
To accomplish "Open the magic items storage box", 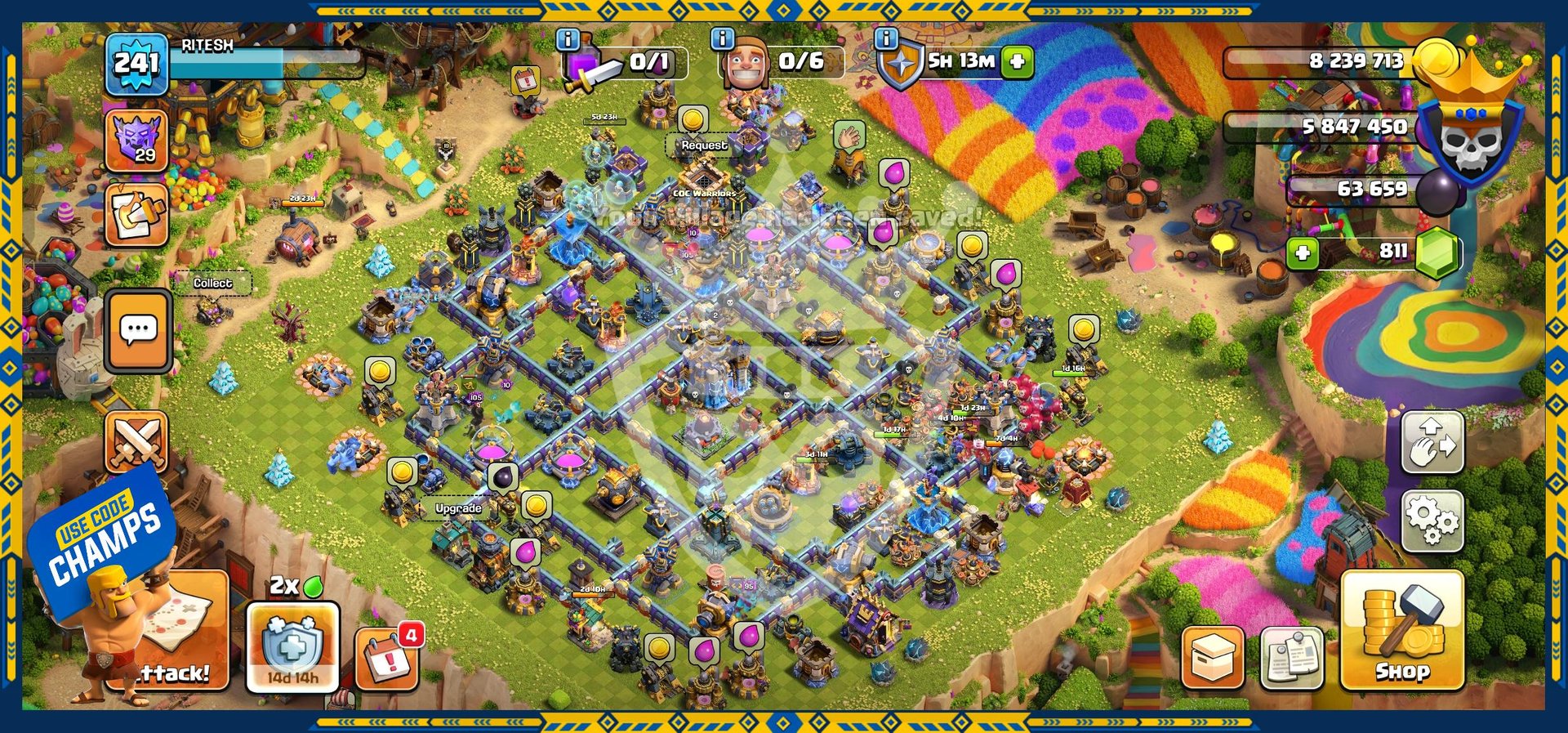I will click(1213, 658).
